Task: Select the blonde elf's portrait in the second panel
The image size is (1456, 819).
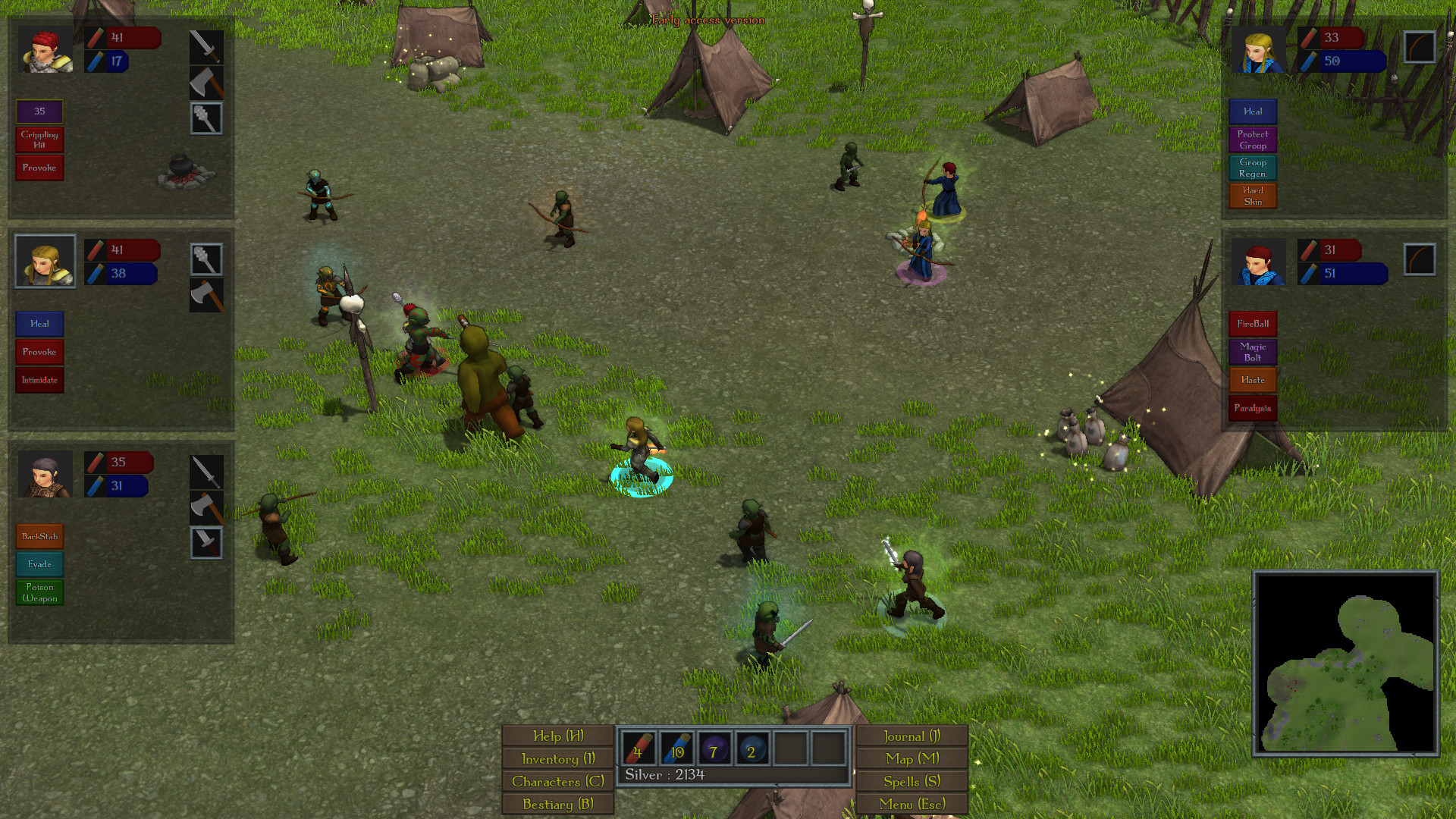Action: tap(44, 261)
